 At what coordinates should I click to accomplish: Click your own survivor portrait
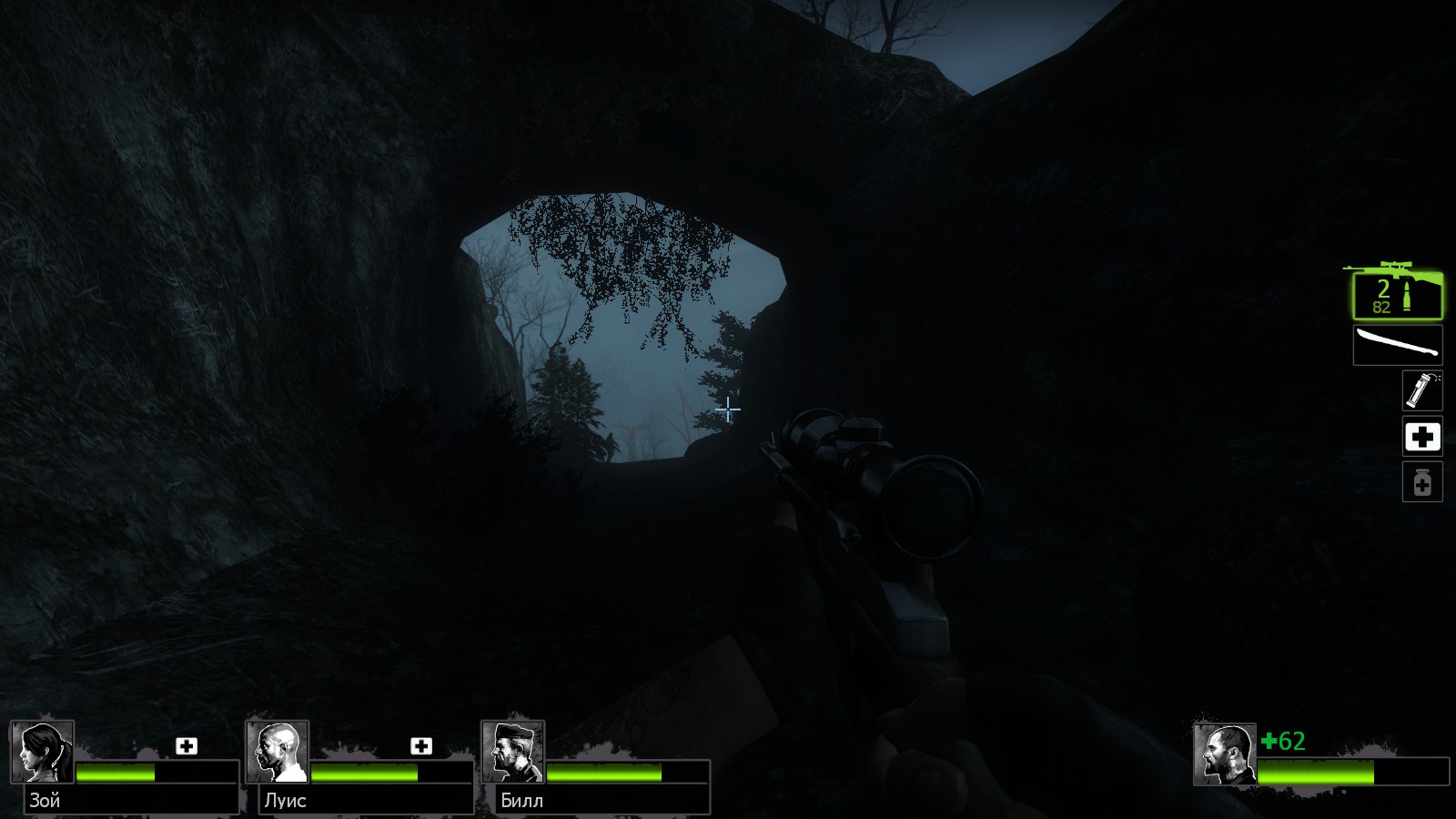(1225, 754)
